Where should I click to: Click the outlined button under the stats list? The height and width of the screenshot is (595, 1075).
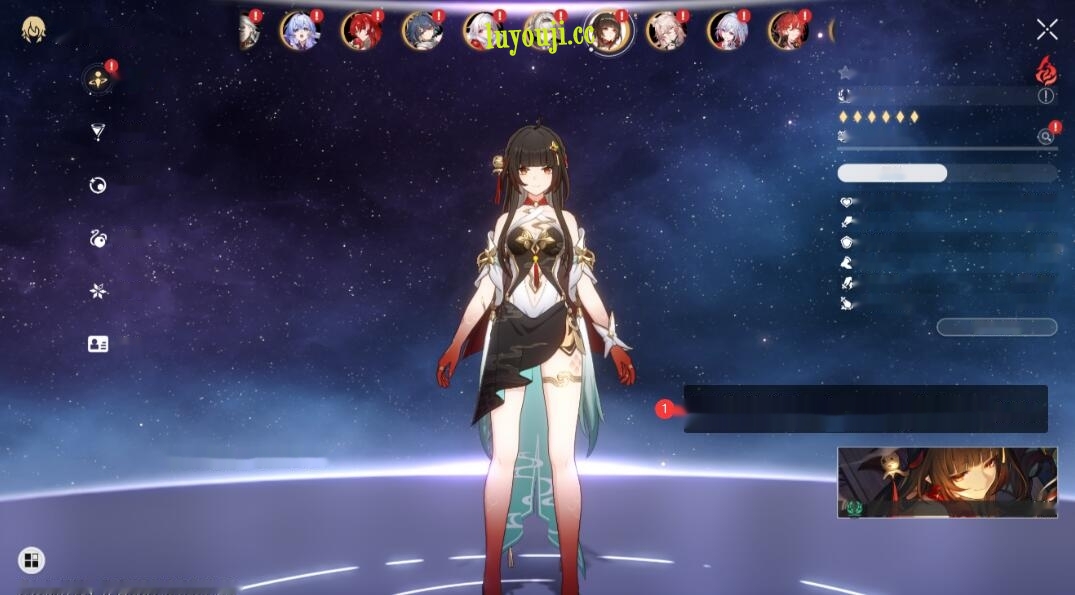tap(996, 327)
